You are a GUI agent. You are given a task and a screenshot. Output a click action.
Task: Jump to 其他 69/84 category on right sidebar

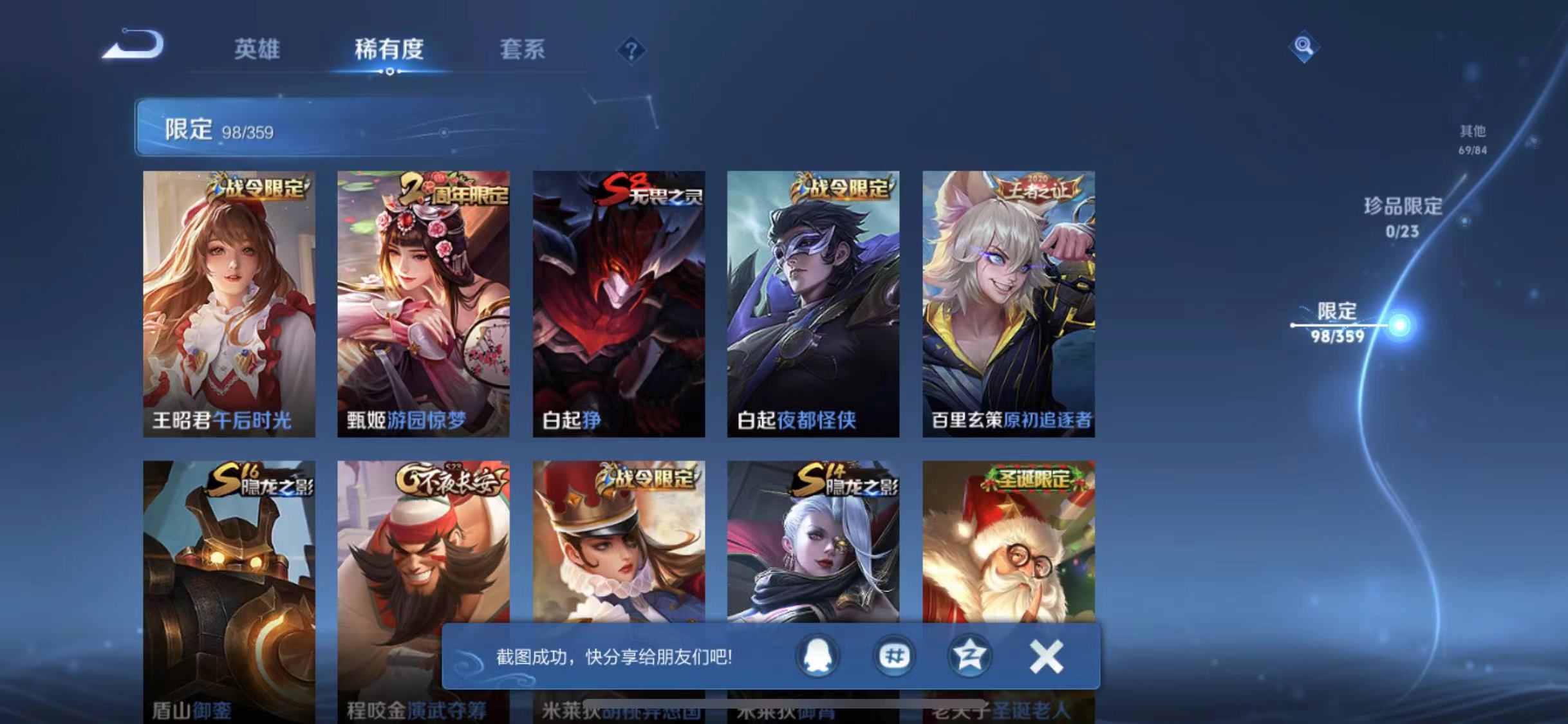(x=1474, y=140)
